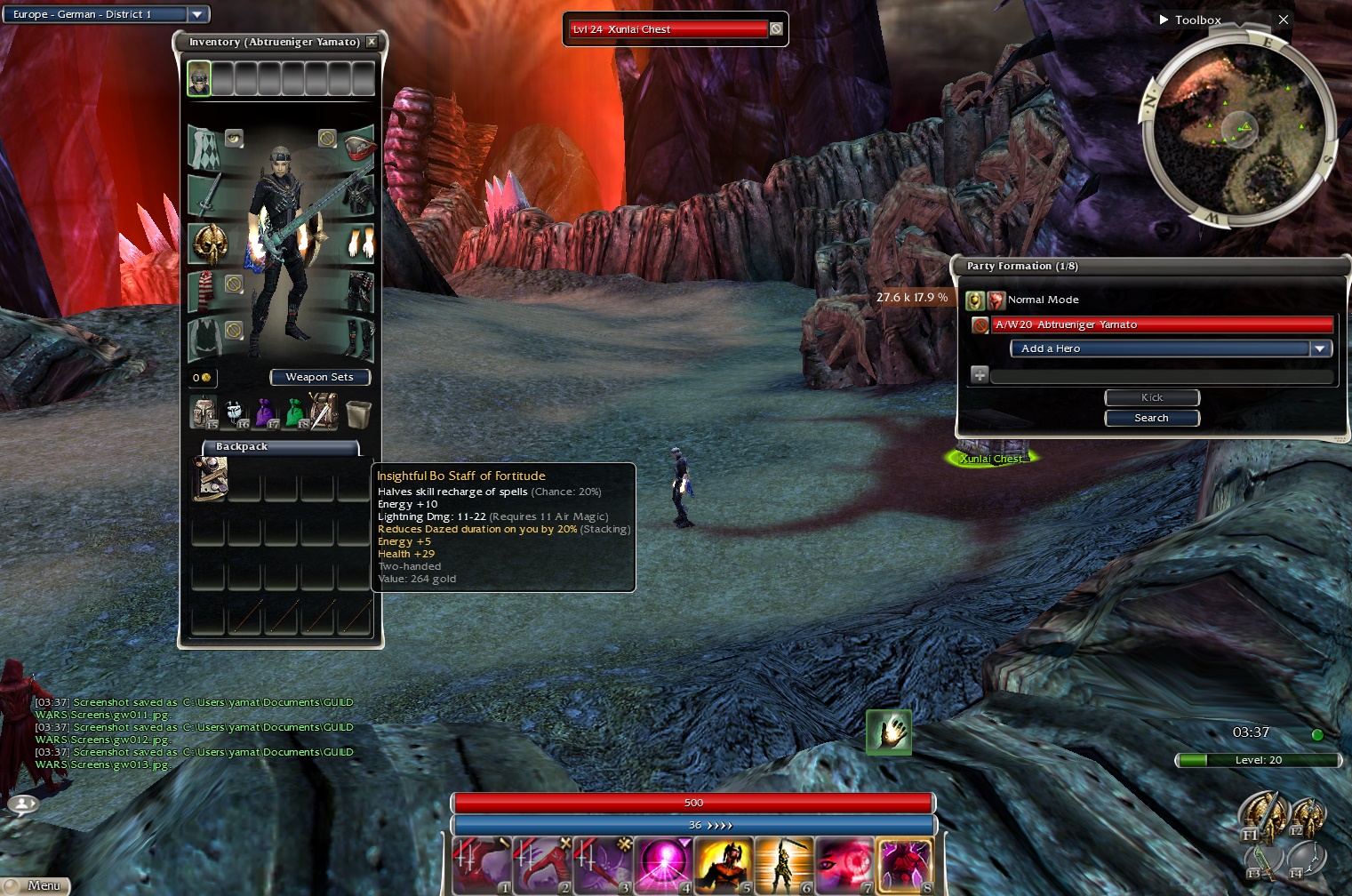Open the purple bag marked F7

tap(266, 413)
